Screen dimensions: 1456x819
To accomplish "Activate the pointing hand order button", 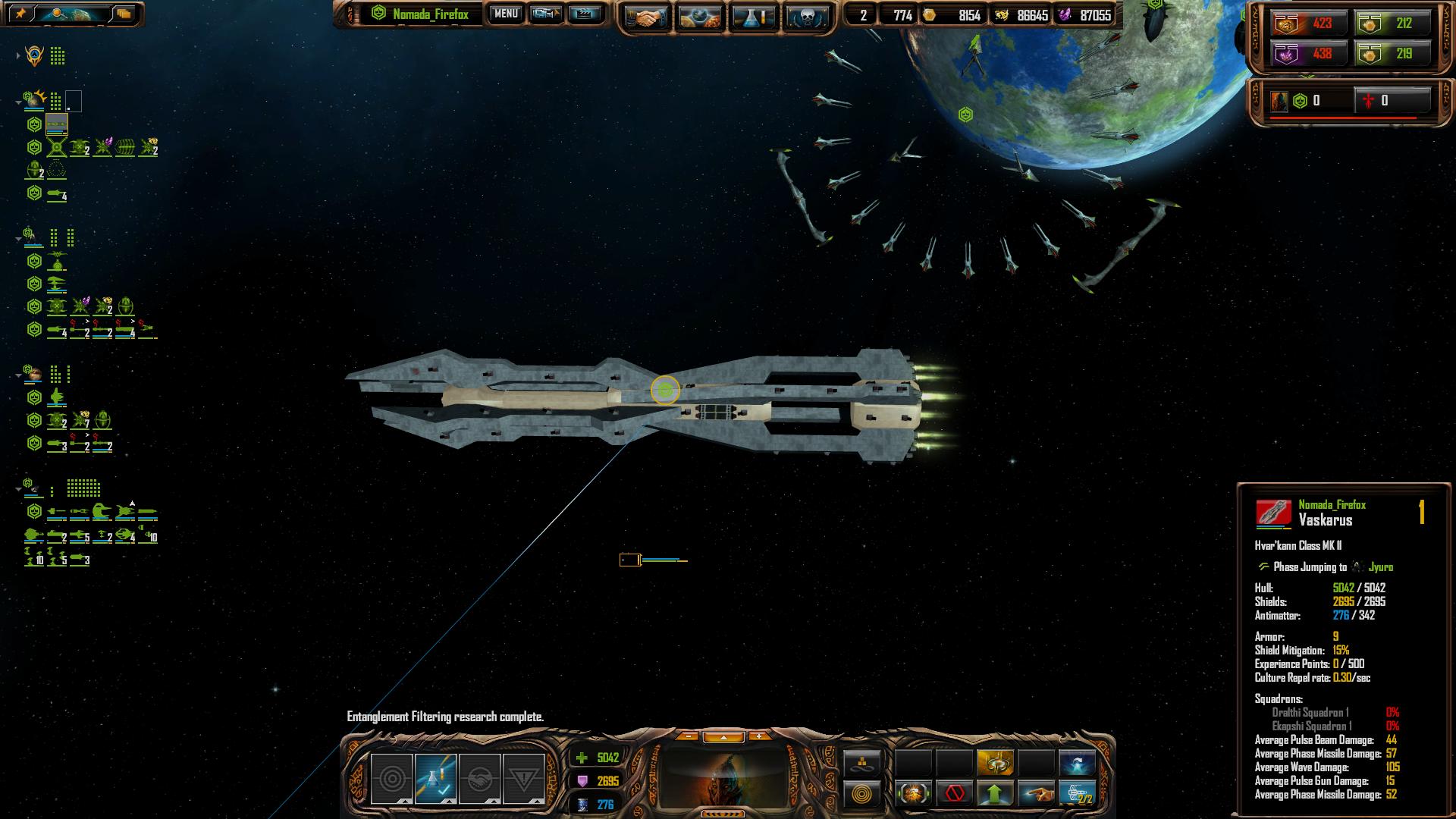I will click(x=1037, y=794).
